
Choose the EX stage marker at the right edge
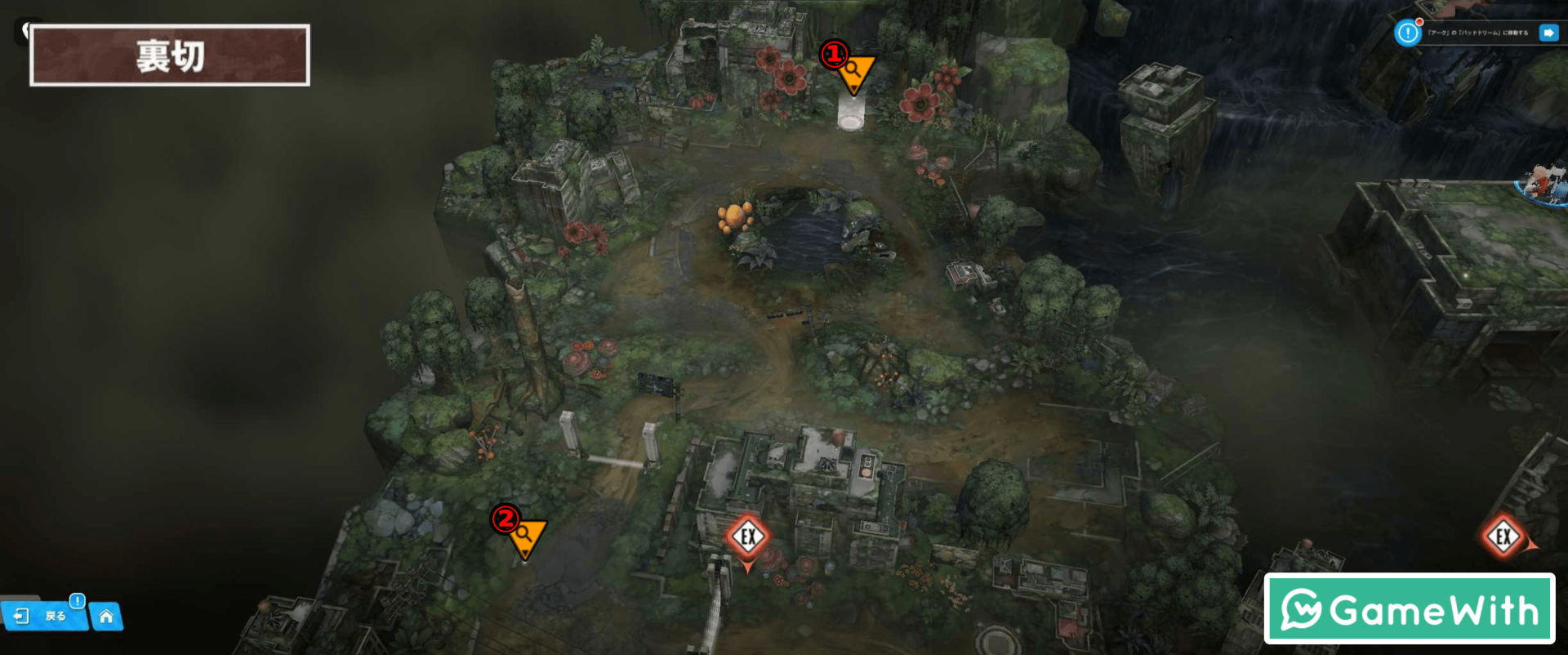click(1503, 537)
